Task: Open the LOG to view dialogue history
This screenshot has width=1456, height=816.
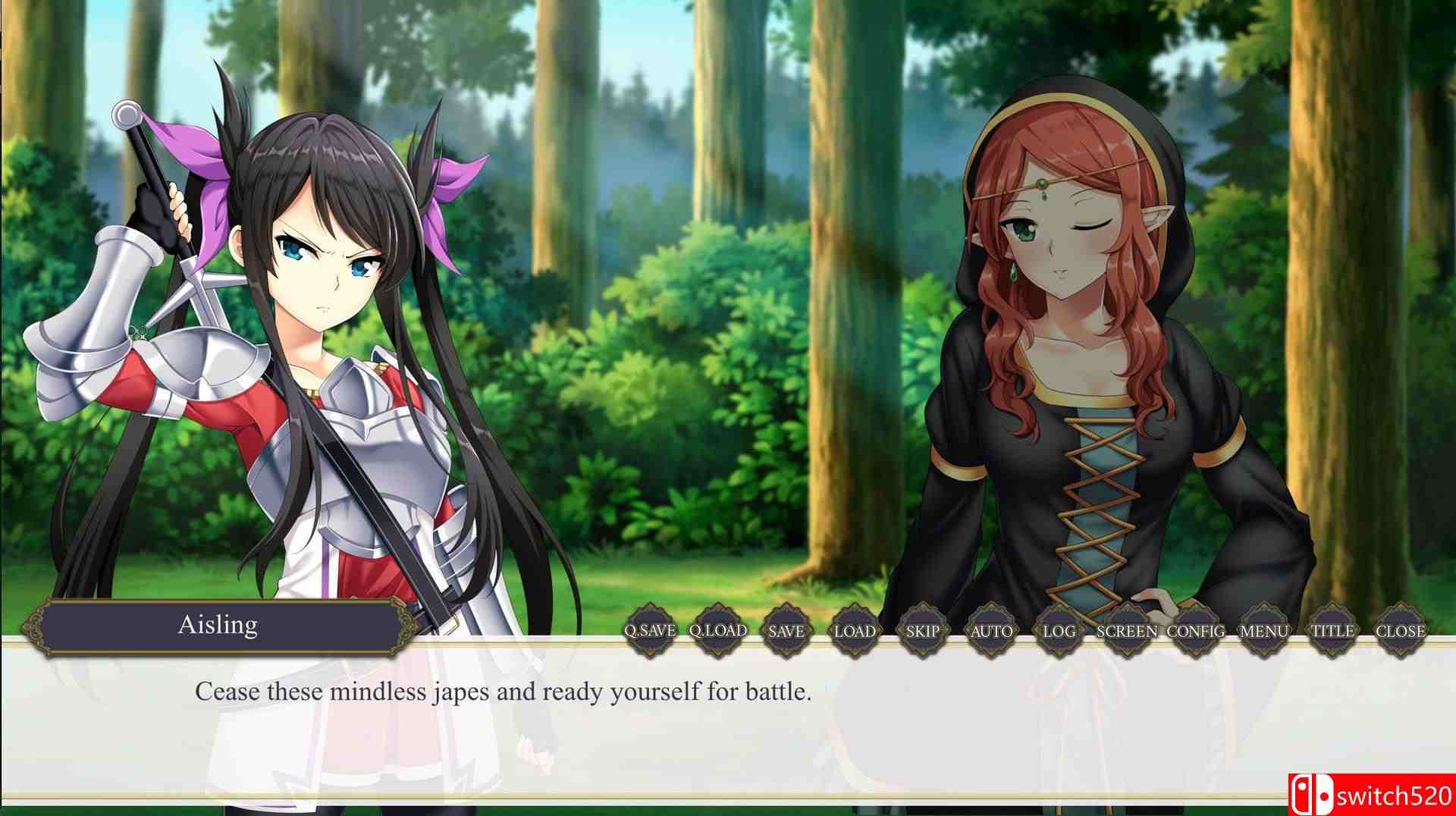Action: coord(1056,630)
